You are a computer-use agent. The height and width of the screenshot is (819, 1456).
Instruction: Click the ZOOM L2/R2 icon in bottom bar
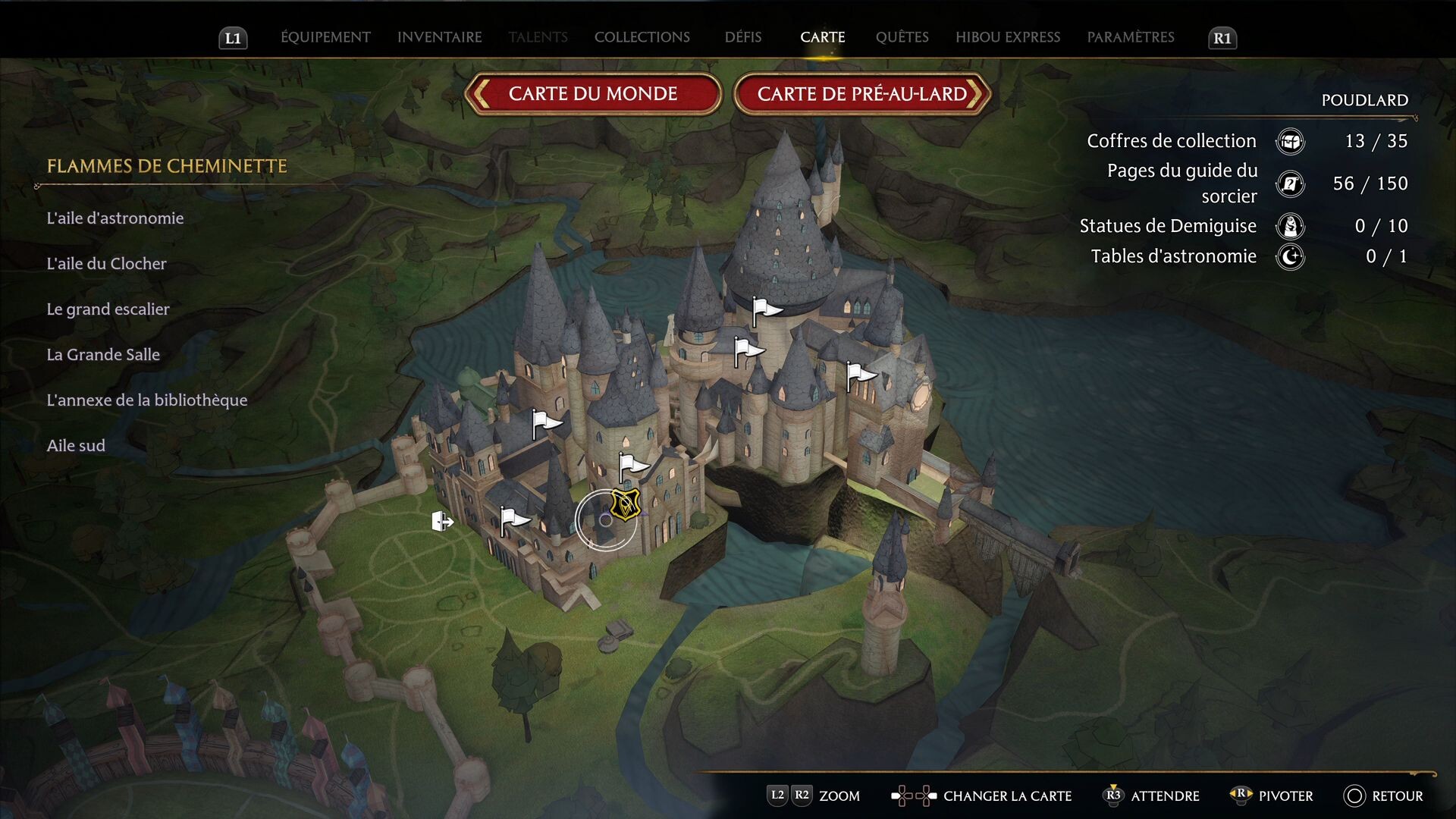coord(789,796)
